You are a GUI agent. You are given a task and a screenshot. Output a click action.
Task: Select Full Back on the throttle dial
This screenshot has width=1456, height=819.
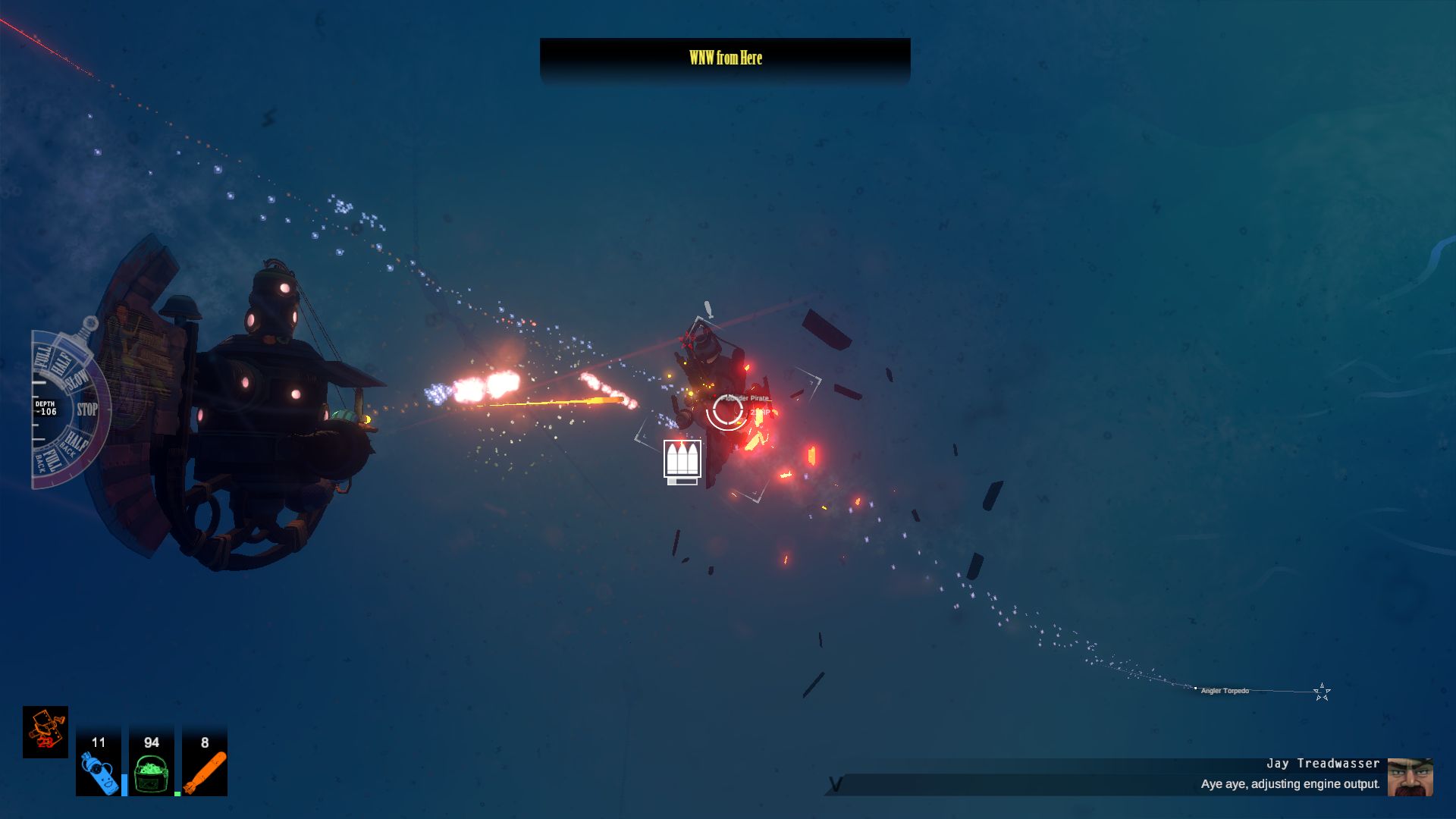point(49,460)
